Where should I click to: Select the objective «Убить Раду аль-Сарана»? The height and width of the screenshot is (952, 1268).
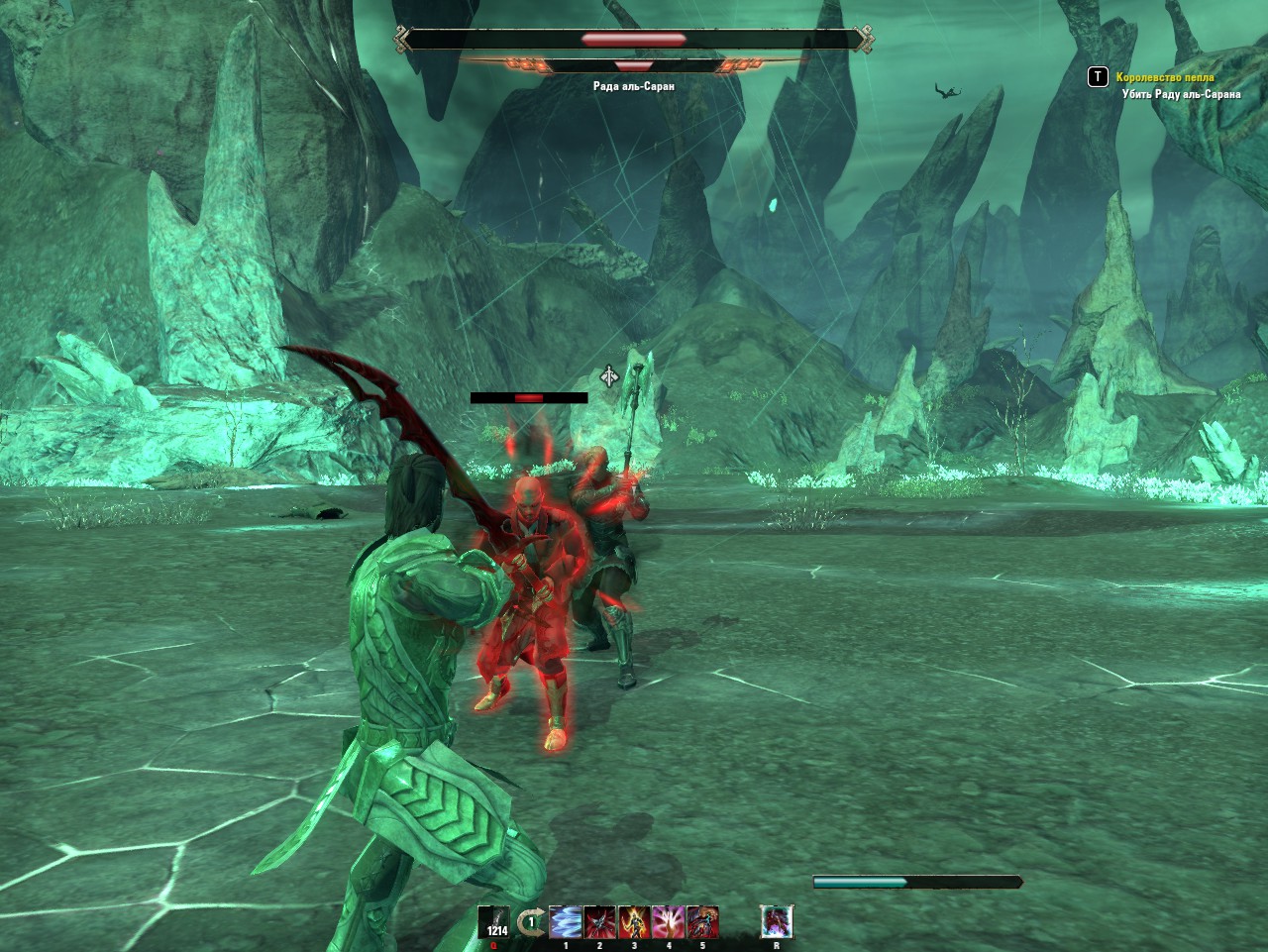click(1181, 94)
